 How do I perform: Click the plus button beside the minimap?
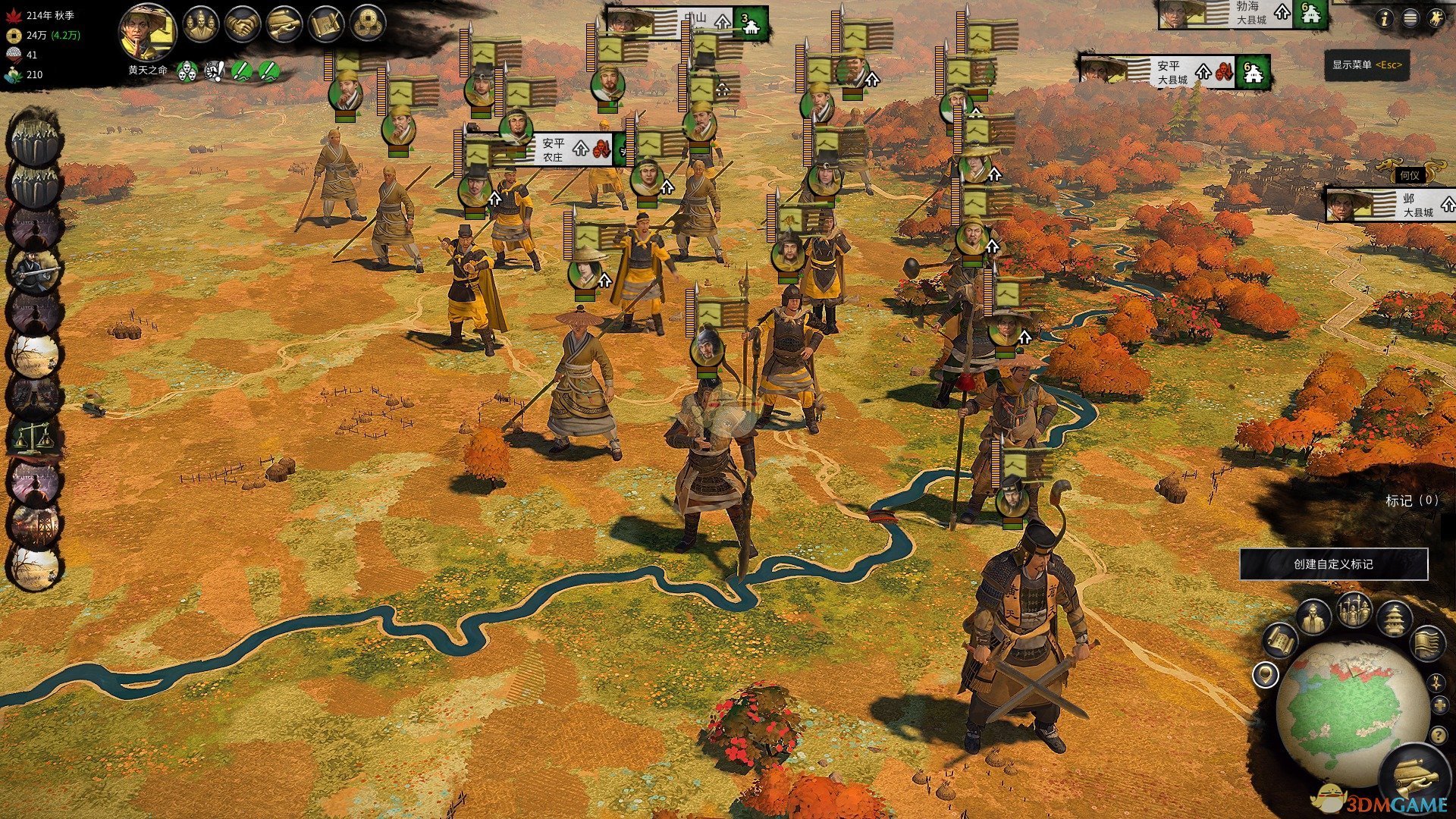point(1440,707)
